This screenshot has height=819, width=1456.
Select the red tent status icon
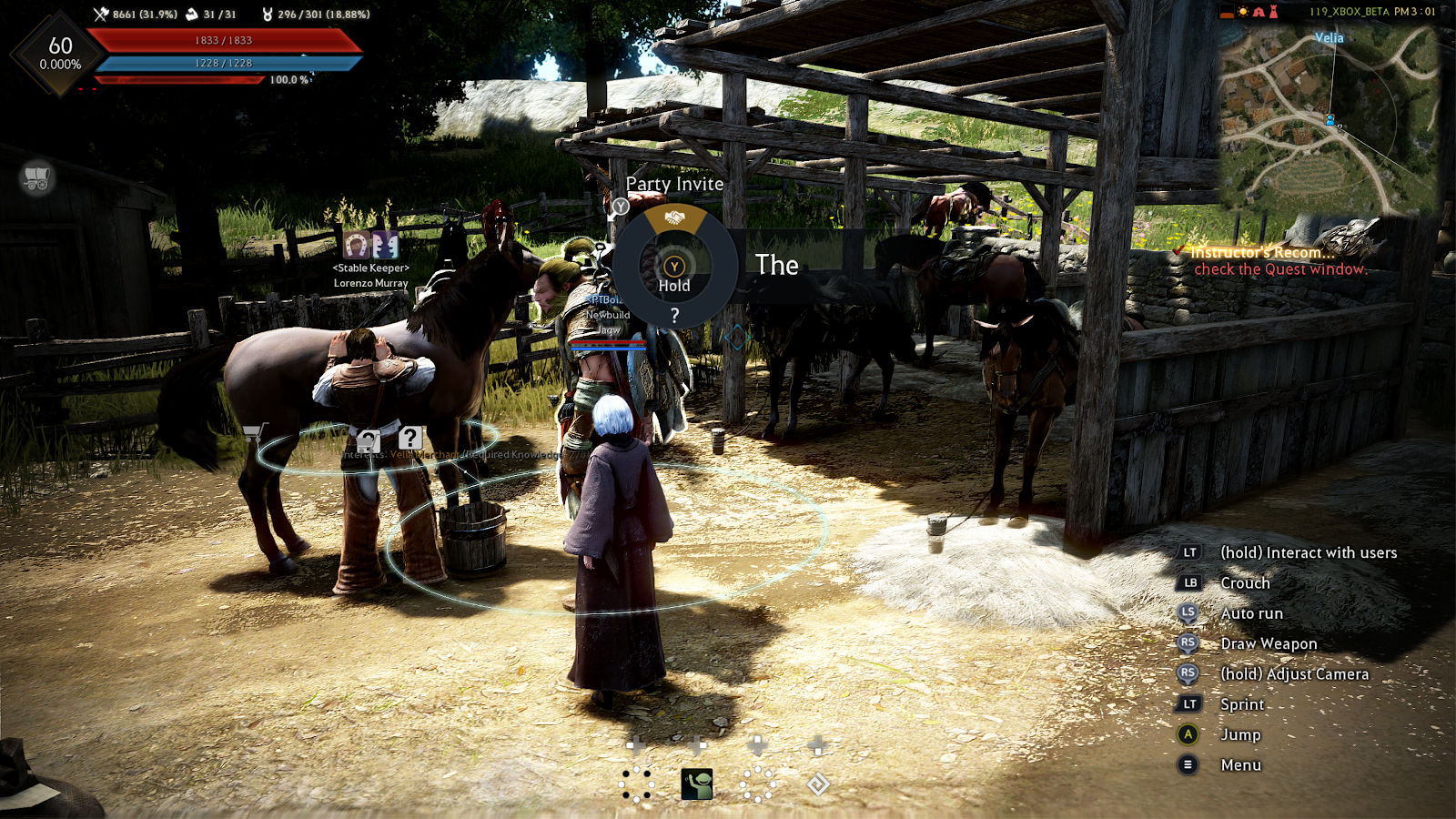point(1259,12)
